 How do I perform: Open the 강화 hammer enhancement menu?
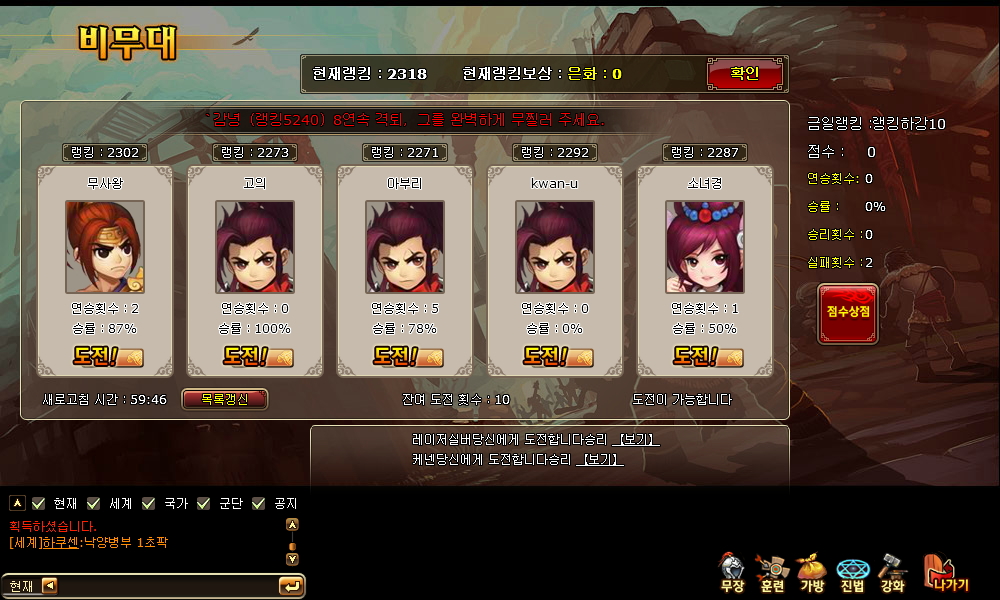[x=892, y=571]
